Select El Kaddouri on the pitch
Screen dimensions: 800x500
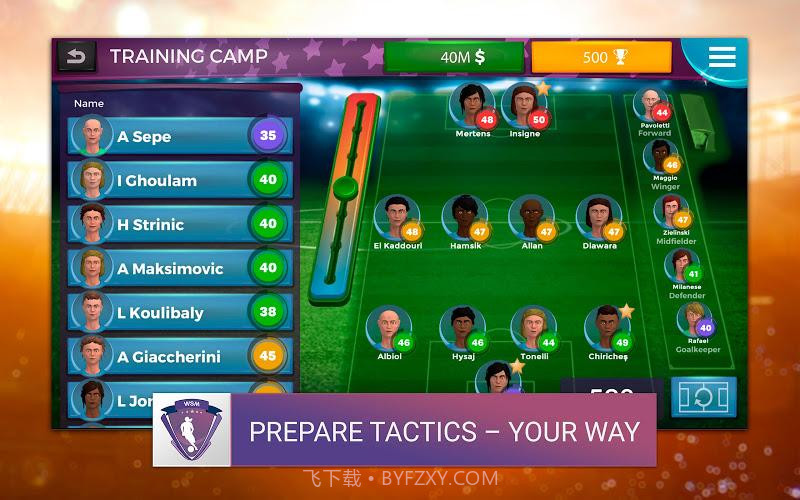(x=396, y=218)
